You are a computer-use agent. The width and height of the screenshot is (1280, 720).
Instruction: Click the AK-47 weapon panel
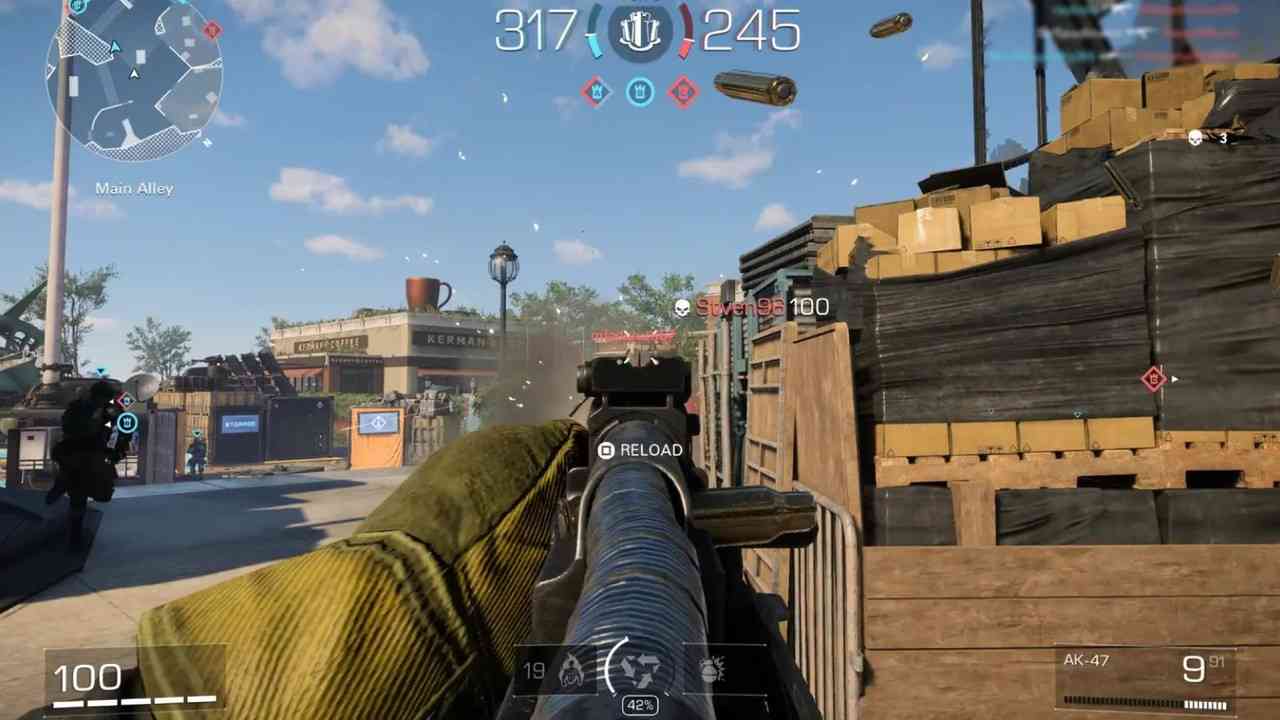pos(1146,679)
